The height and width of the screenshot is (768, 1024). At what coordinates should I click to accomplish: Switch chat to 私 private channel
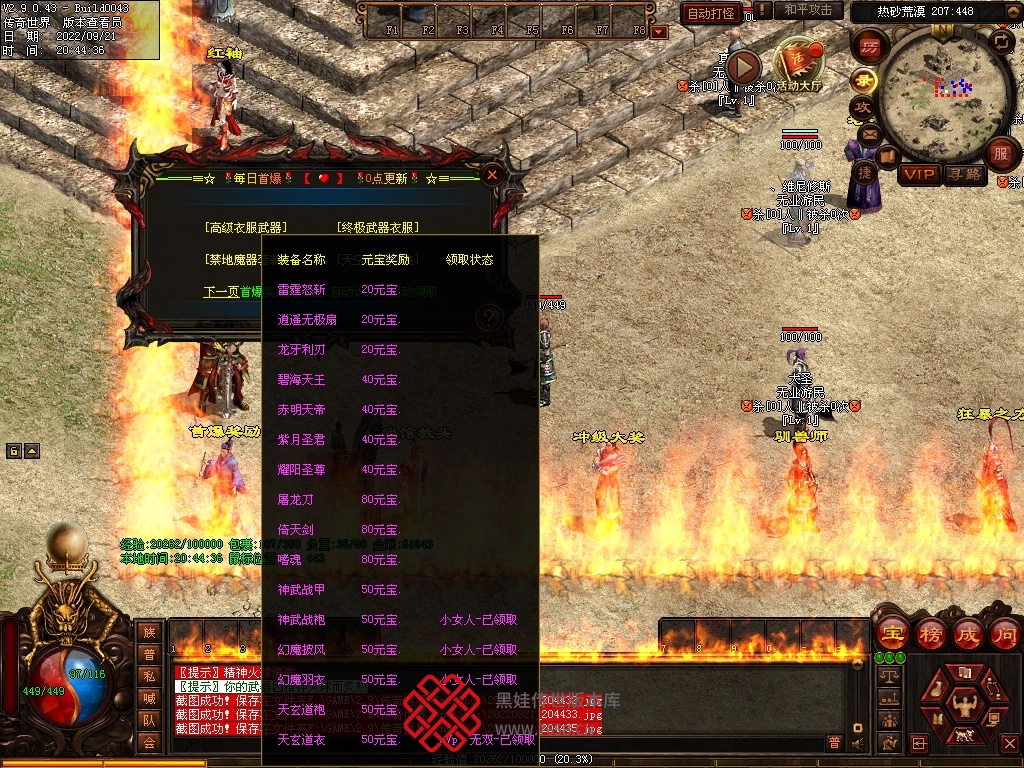149,676
